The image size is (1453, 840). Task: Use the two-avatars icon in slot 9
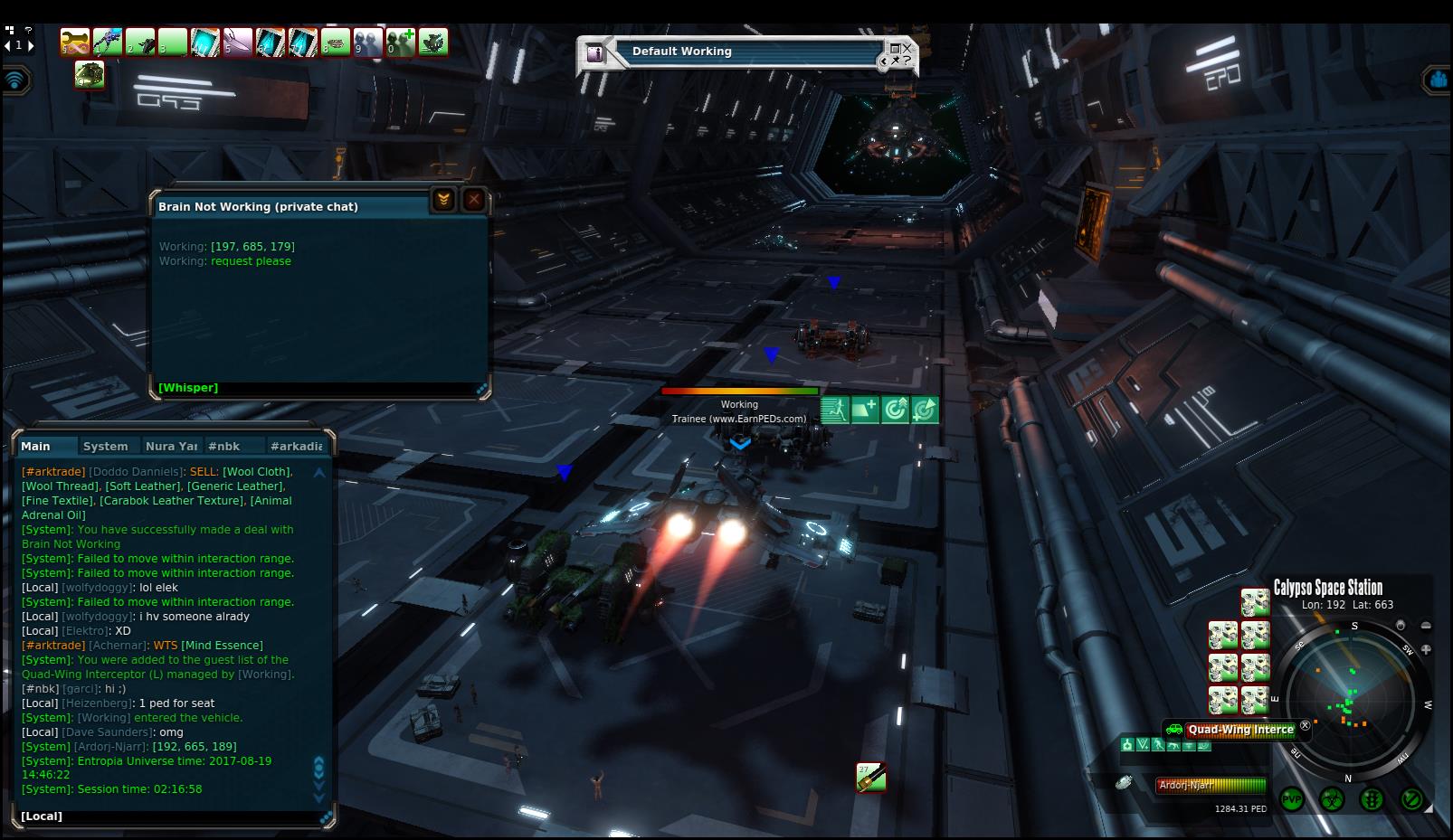tap(368, 42)
